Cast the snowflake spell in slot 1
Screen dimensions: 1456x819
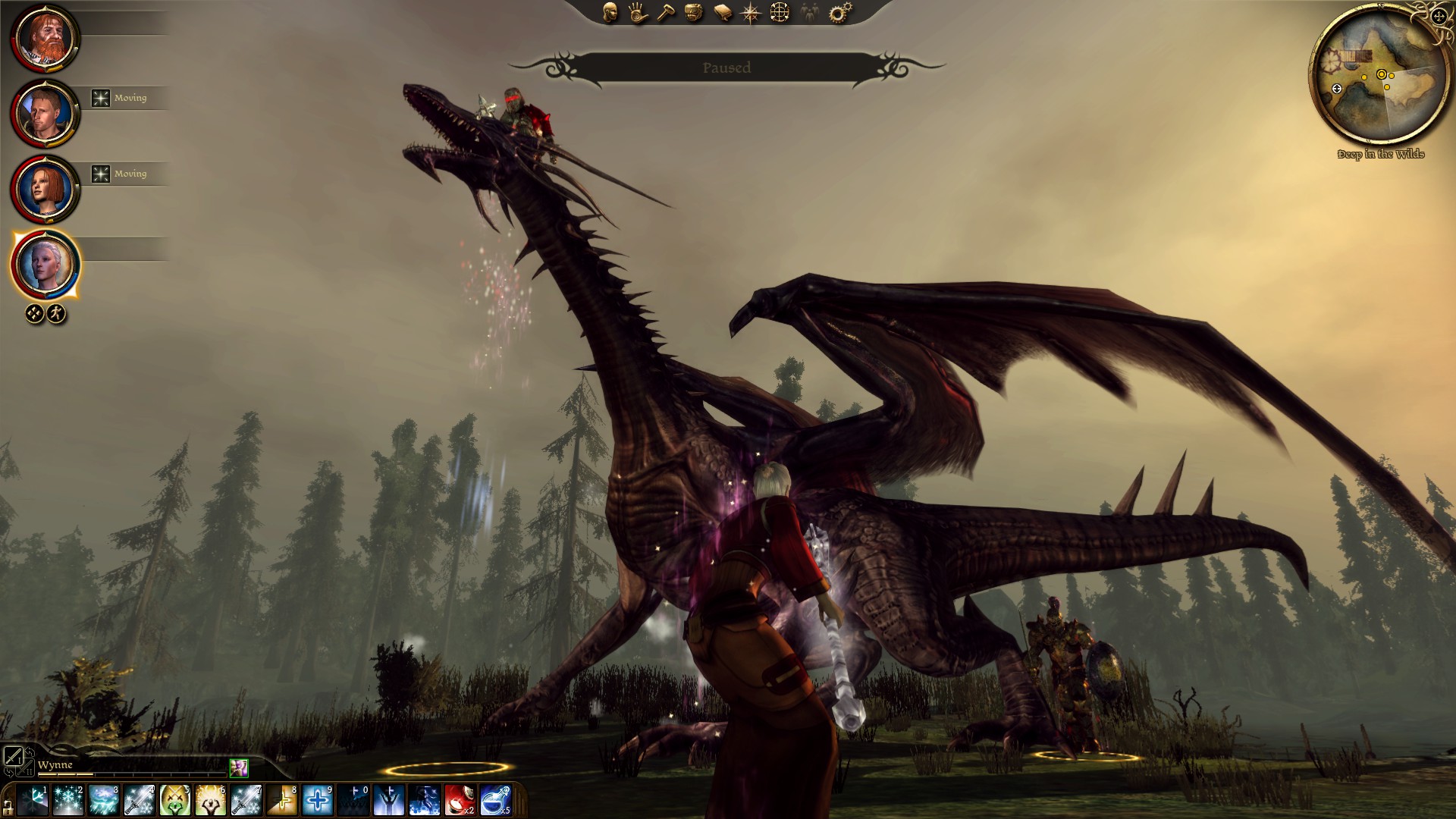[33, 800]
